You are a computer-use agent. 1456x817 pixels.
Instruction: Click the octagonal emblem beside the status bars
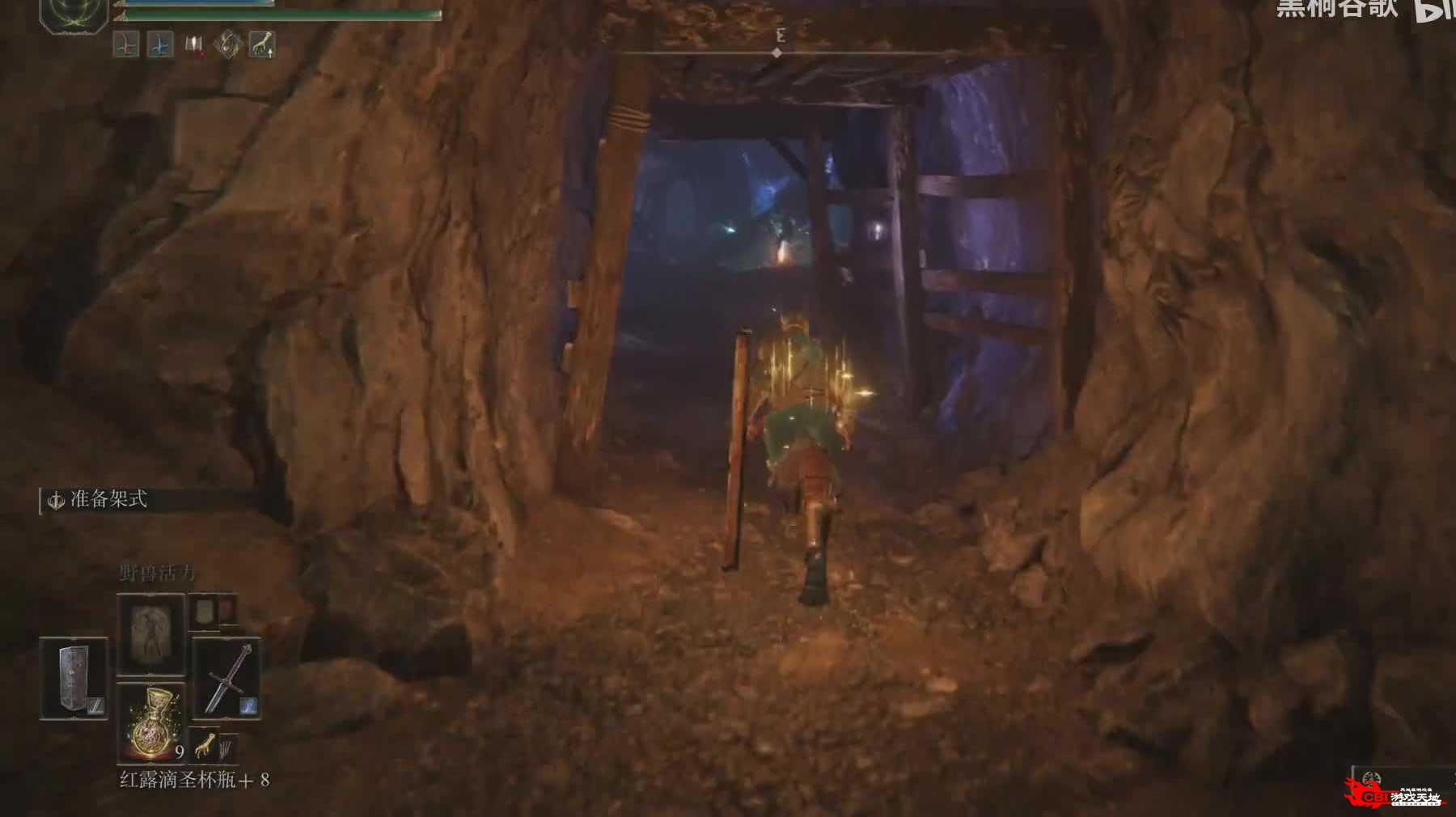[74, 14]
